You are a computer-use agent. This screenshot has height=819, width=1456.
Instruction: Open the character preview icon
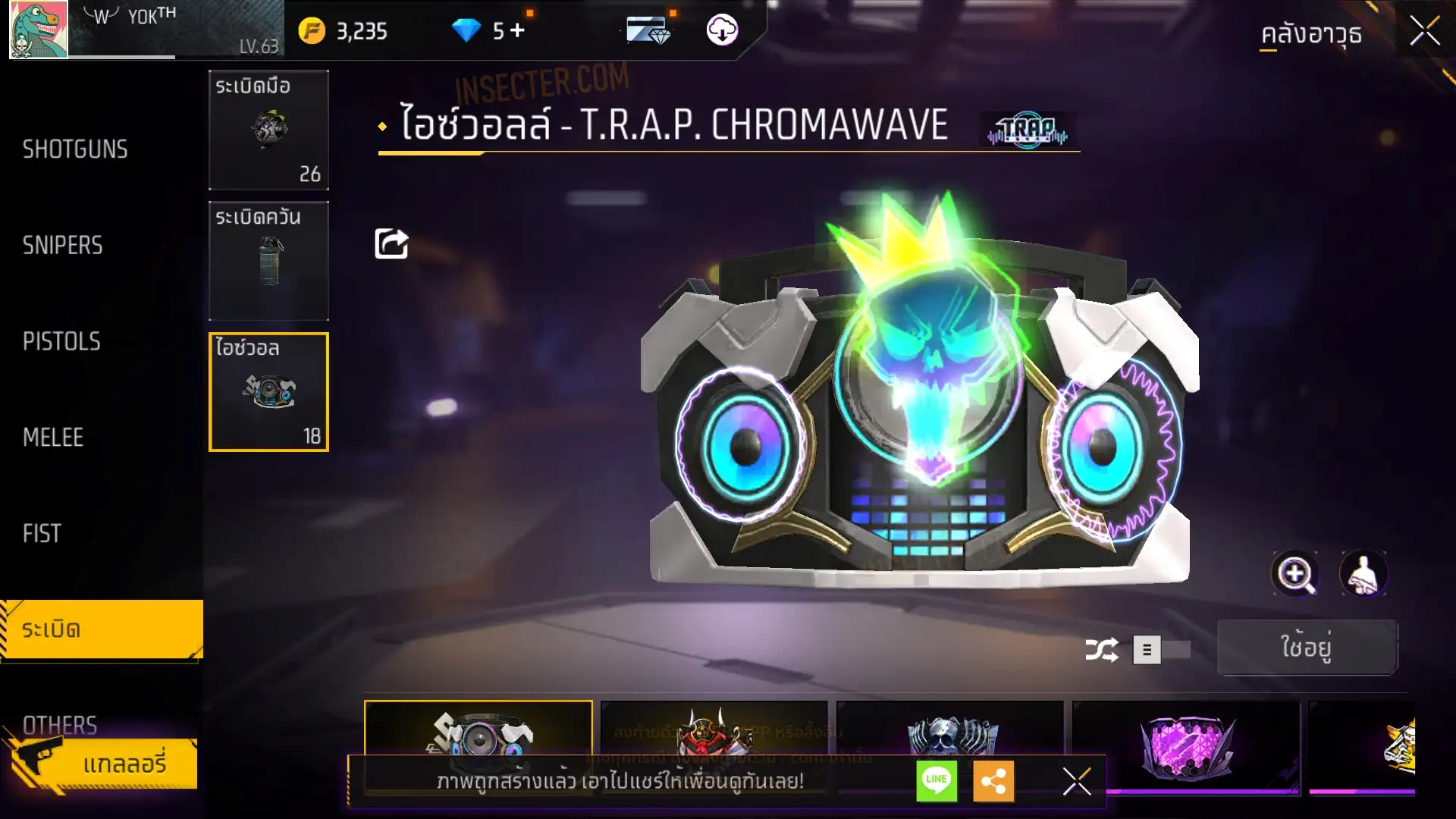1363,574
